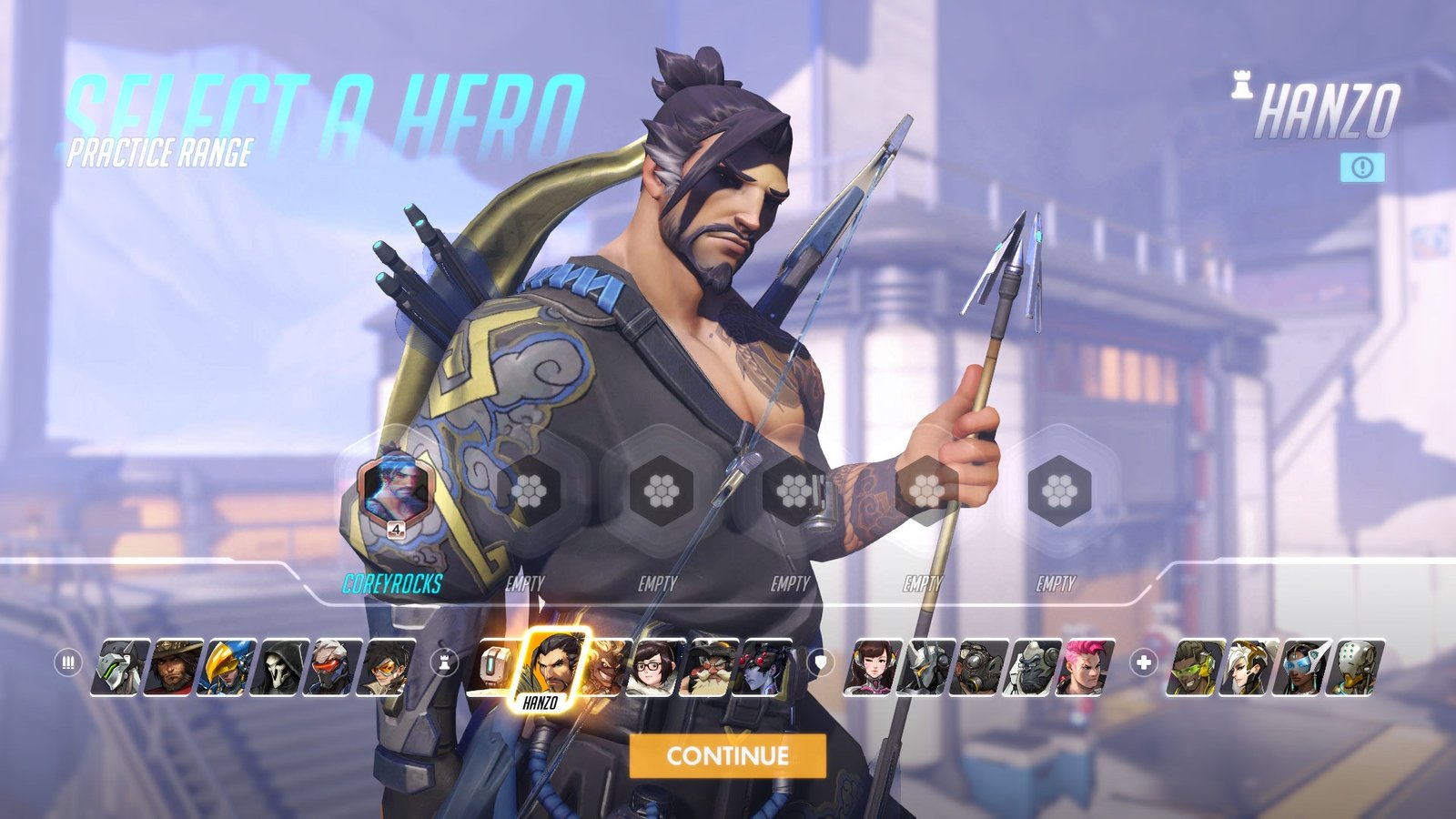Select Reaper's hooded mask portrait
1456x819 pixels.
283,667
